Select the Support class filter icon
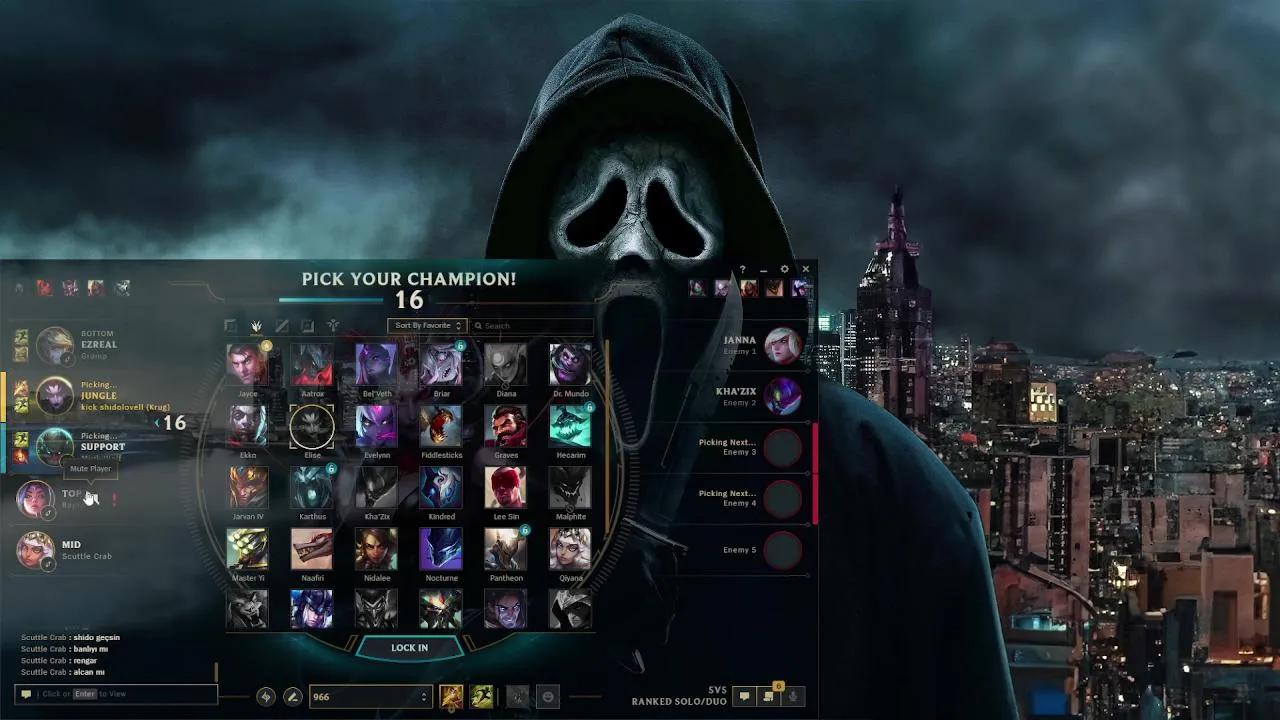The height and width of the screenshot is (720, 1280). tap(334, 325)
